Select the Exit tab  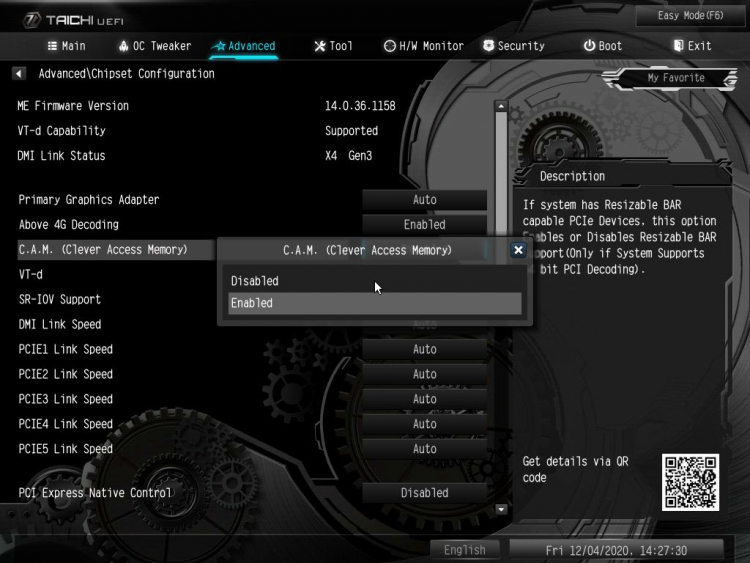[x=692, y=46]
